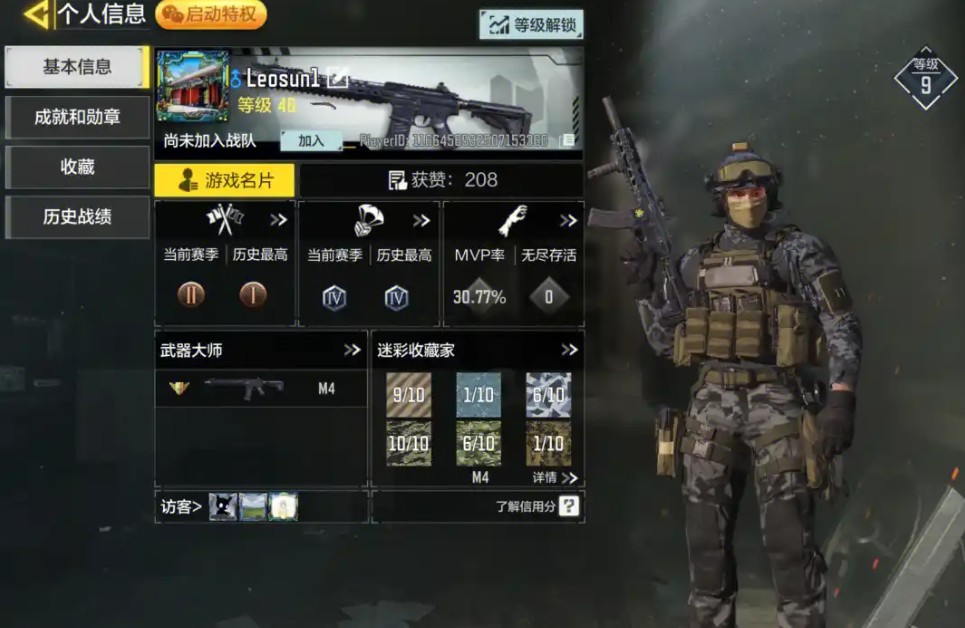Open 了解信用分 credit score help
Screen dimensions: 965x628
tap(568, 506)
